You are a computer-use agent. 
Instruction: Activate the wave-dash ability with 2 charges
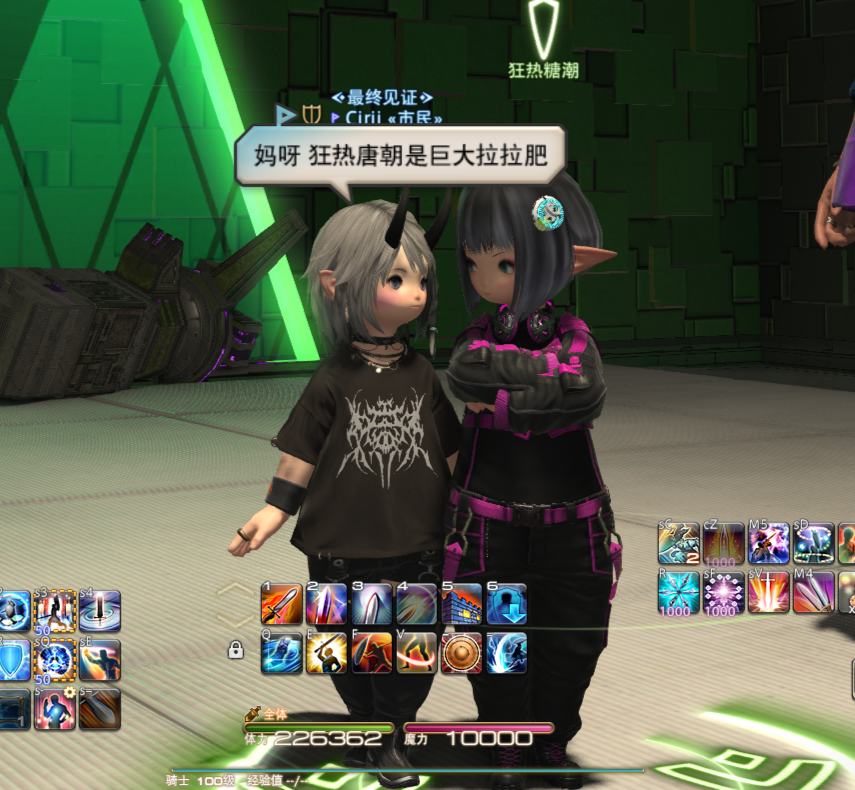point(678,543)
